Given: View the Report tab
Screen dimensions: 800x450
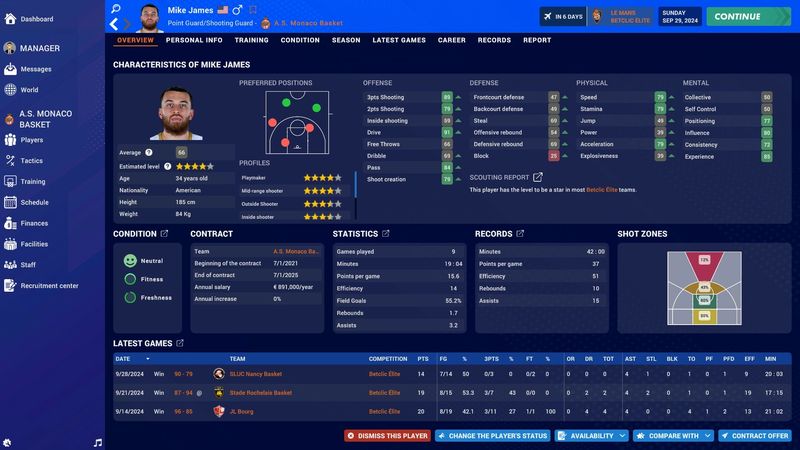Looking at the screenshot, I should 537,40.
